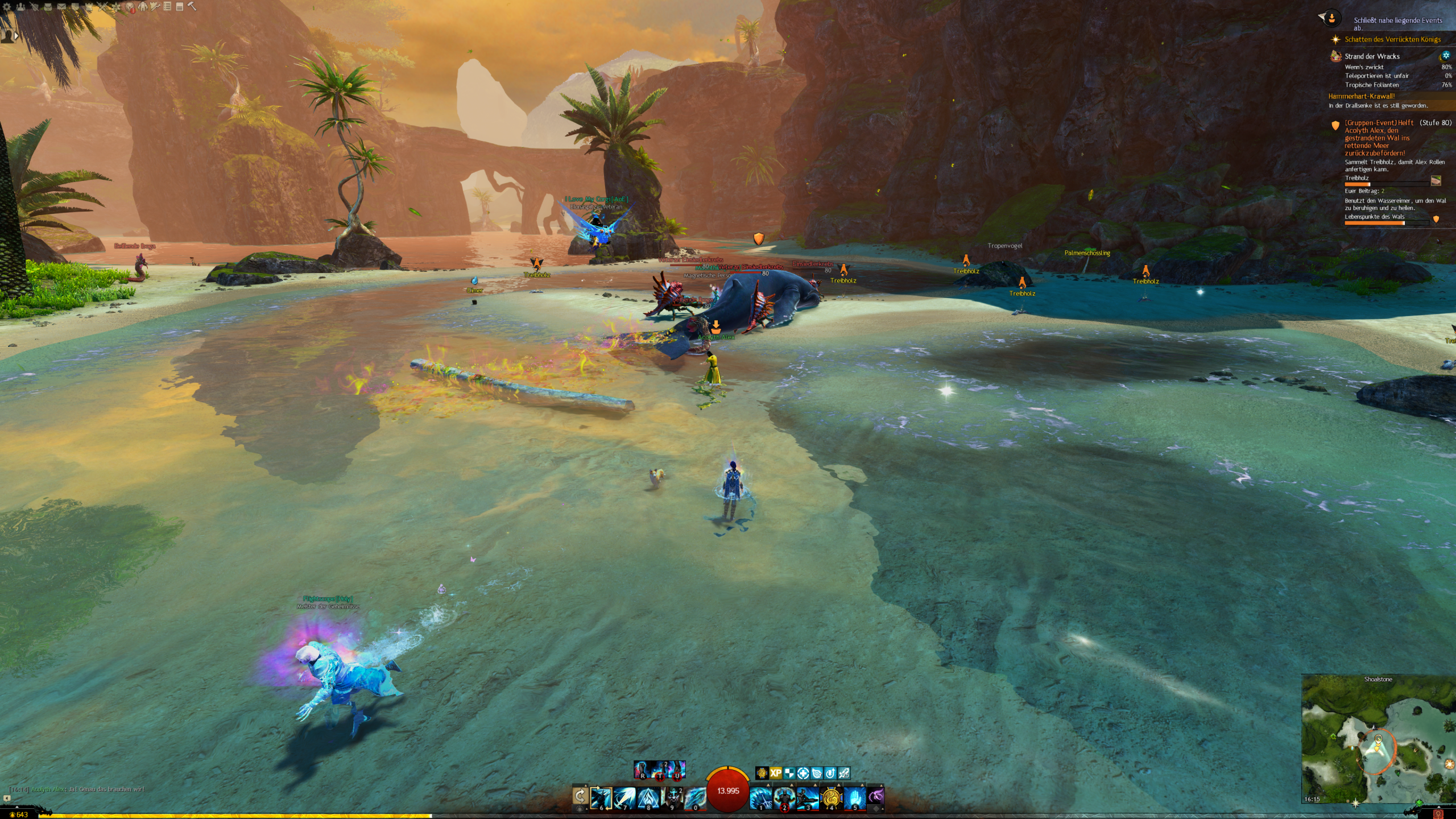Image resolution: width=1456 pixels, height=819 pixels.
Task: Use the wave and lightning healing skill
Action: tap(760, 797)
